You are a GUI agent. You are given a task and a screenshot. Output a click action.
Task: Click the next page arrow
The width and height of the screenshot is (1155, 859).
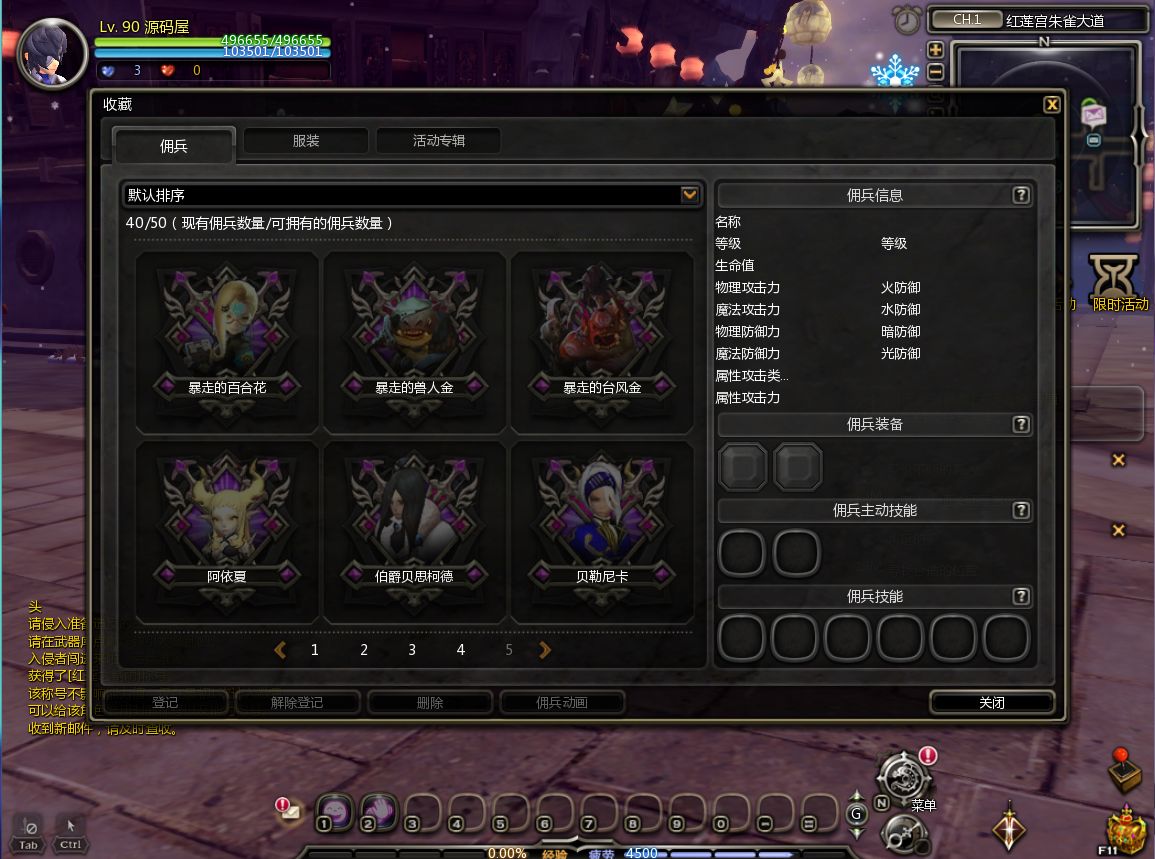[x=545, y=650]
